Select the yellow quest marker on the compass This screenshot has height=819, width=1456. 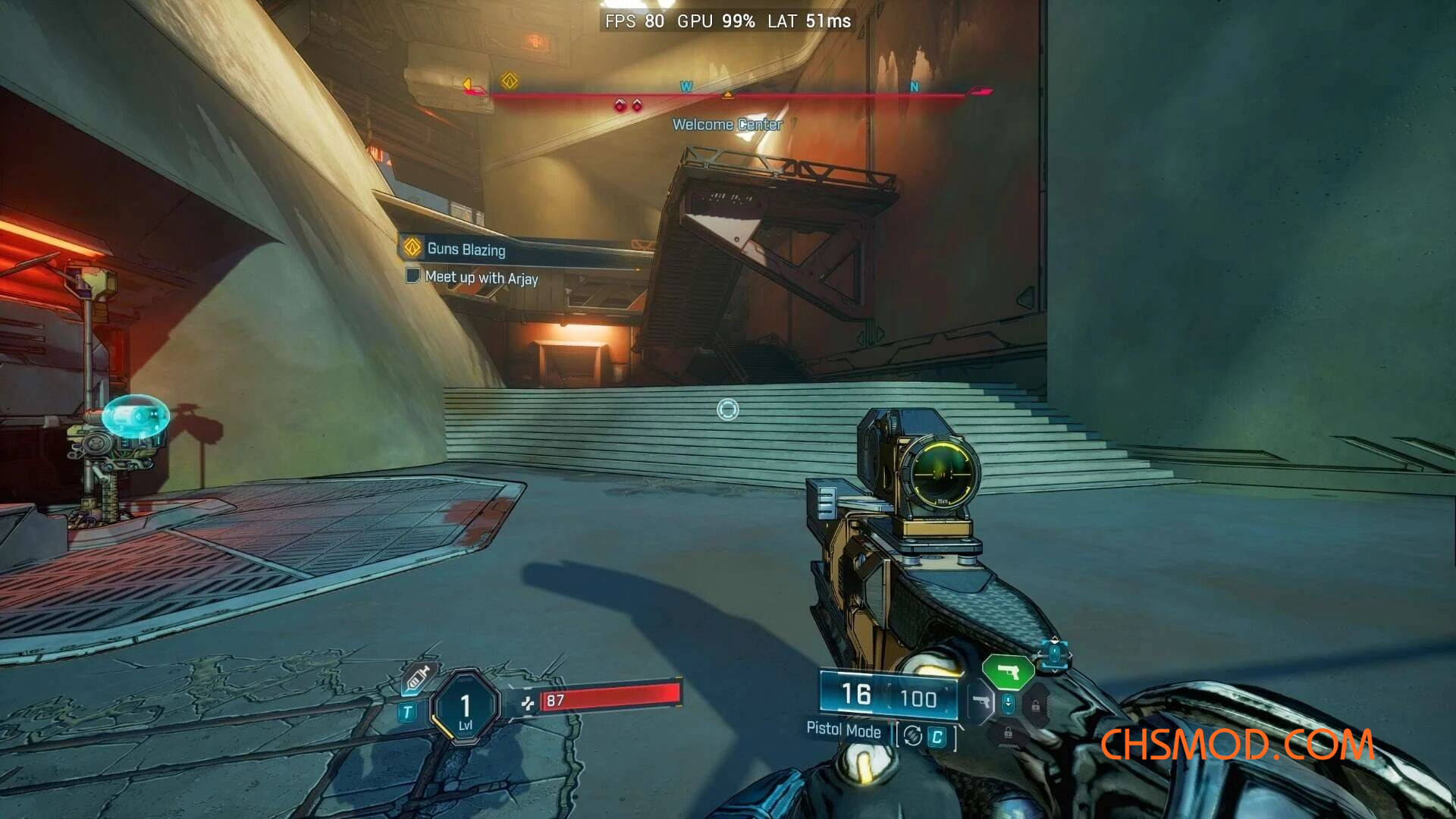tap(510, 80)
